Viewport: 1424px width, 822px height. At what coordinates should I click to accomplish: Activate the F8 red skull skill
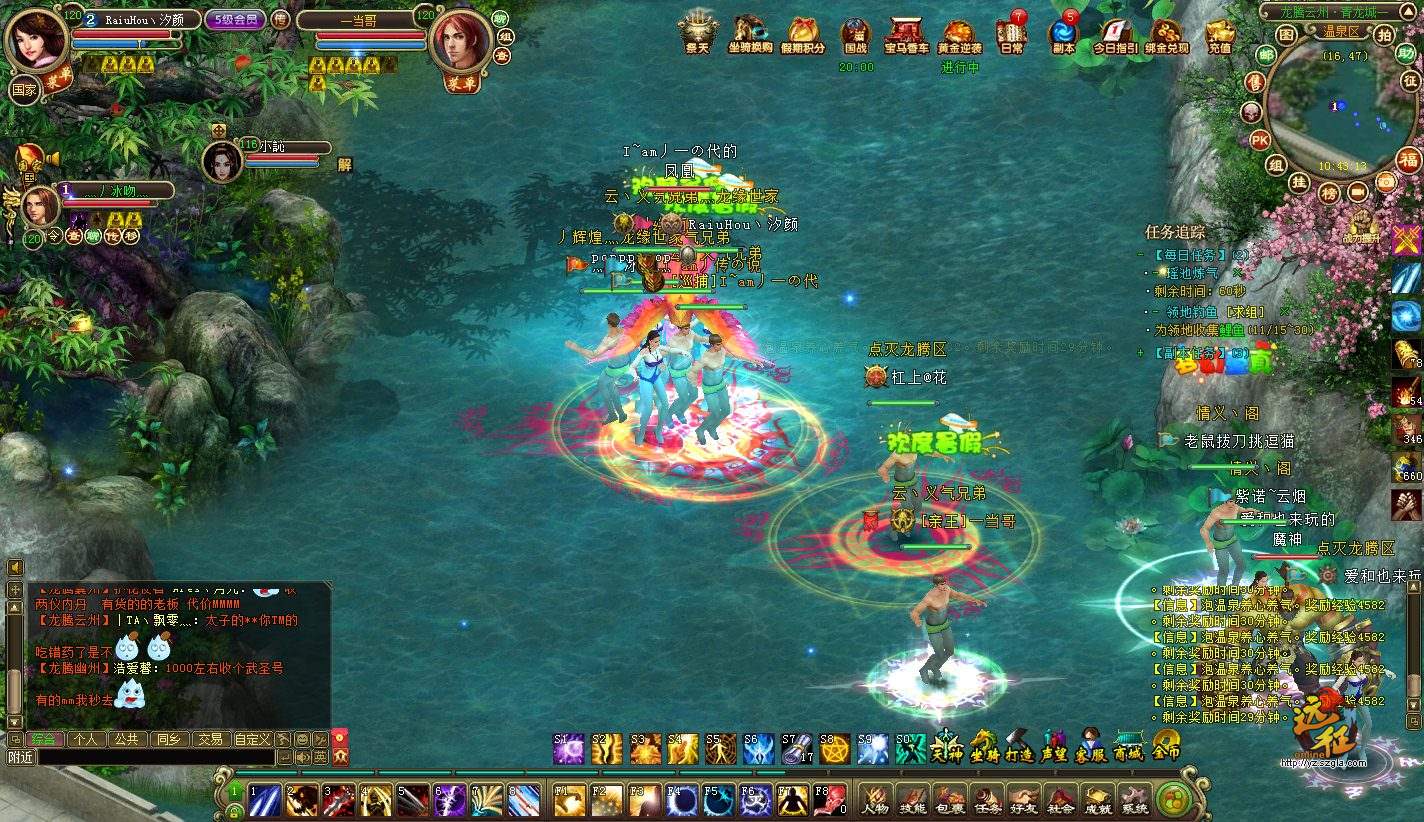(829, 799)
